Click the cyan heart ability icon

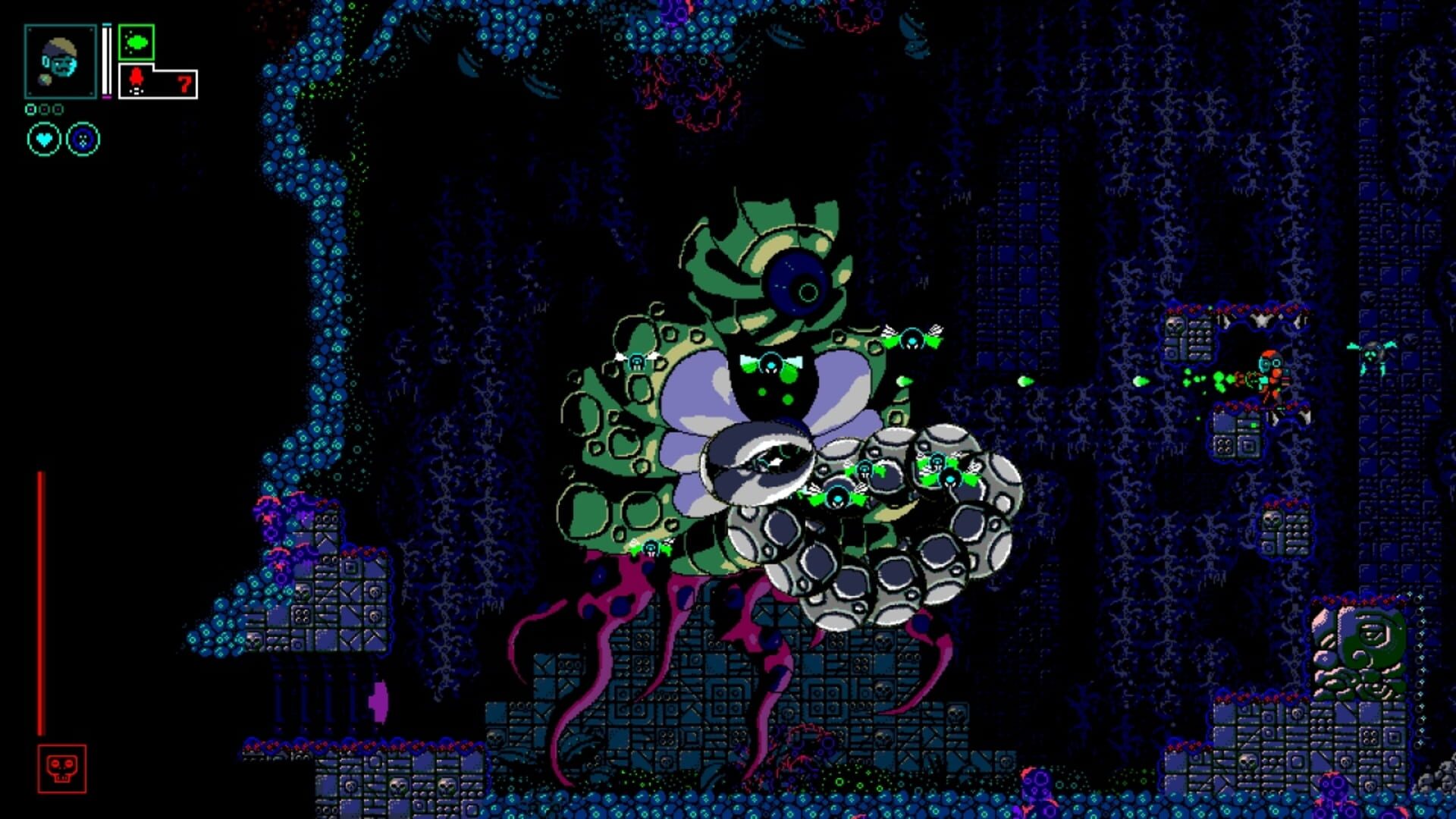click(x=43, y=139)
